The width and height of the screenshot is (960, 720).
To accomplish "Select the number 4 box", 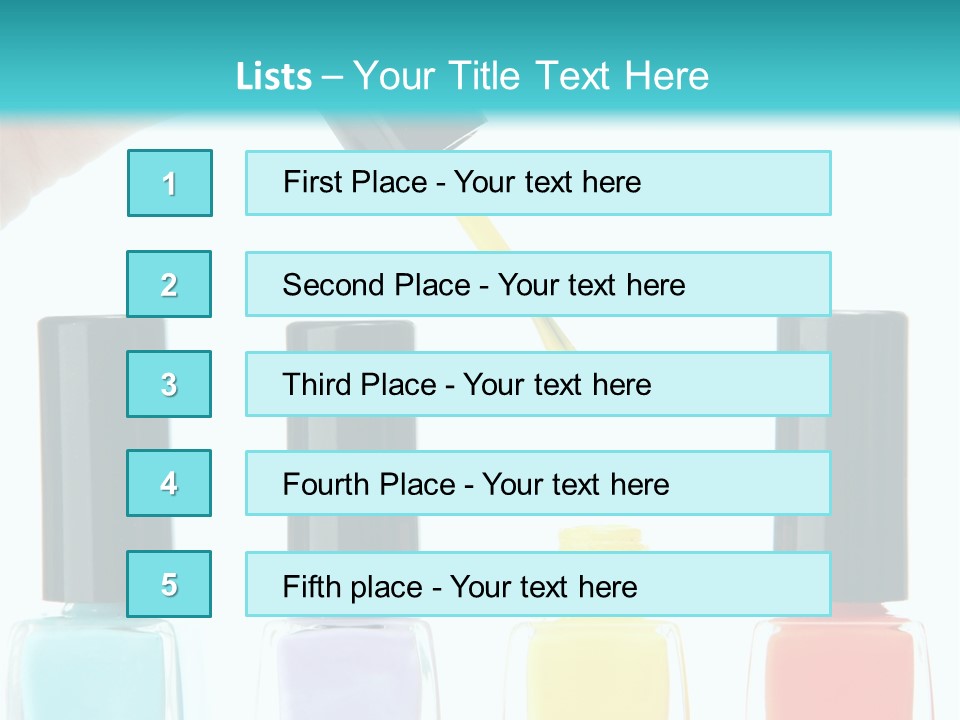I will (170, 483).
